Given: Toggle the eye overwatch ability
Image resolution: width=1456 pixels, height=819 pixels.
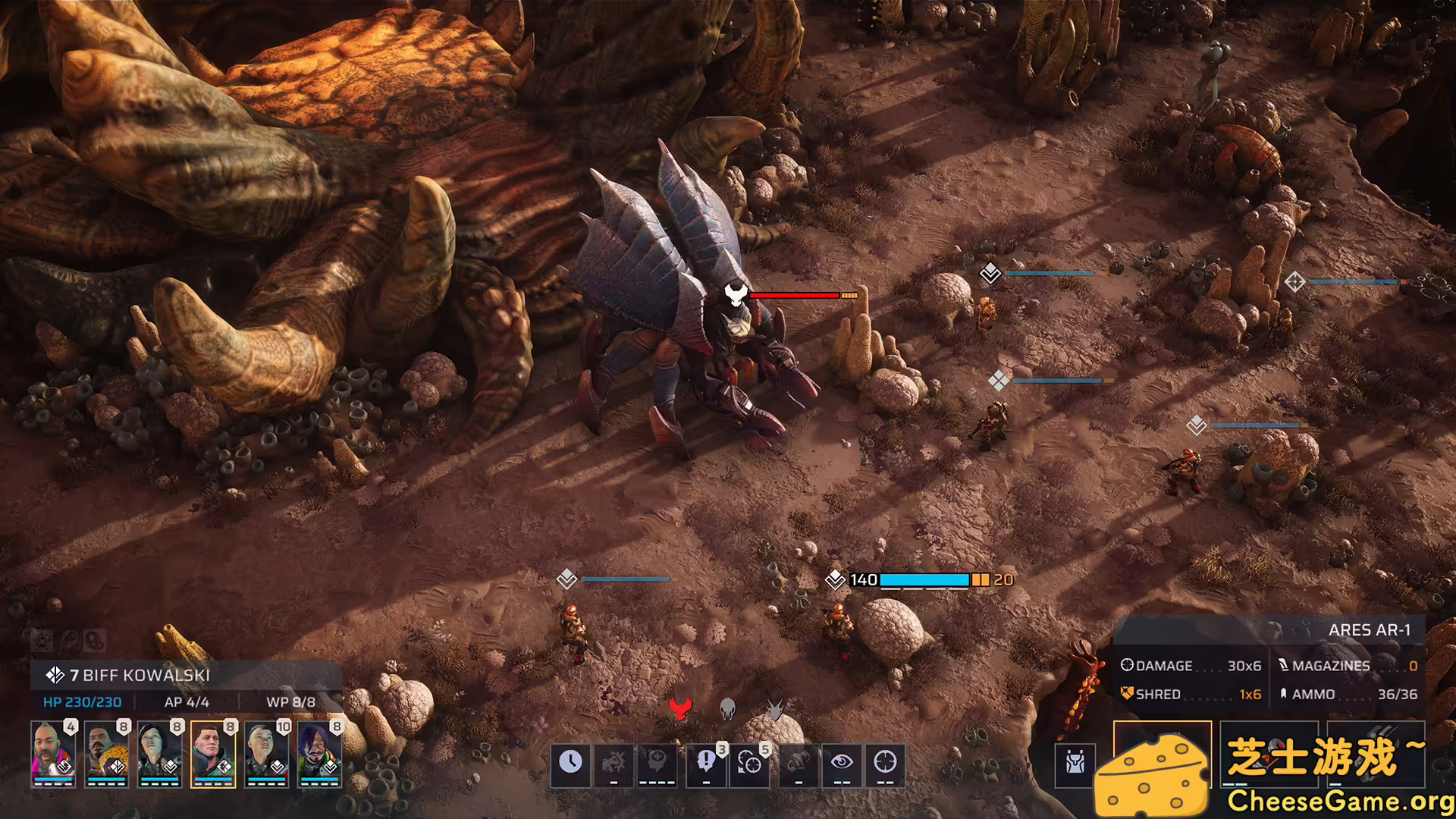Looking at the screenshot, I should [x=842, y=762].
